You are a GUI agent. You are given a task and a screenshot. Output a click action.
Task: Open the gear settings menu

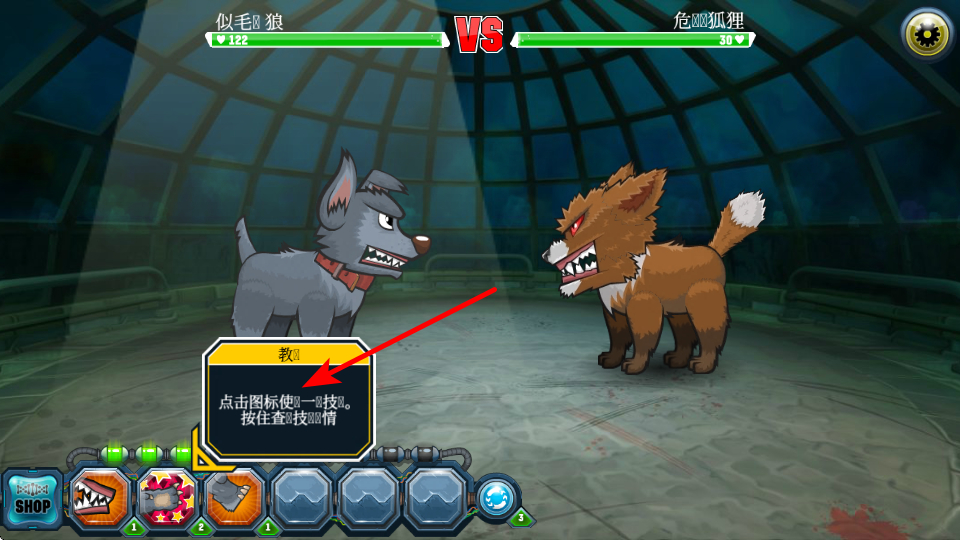(927, 35)
